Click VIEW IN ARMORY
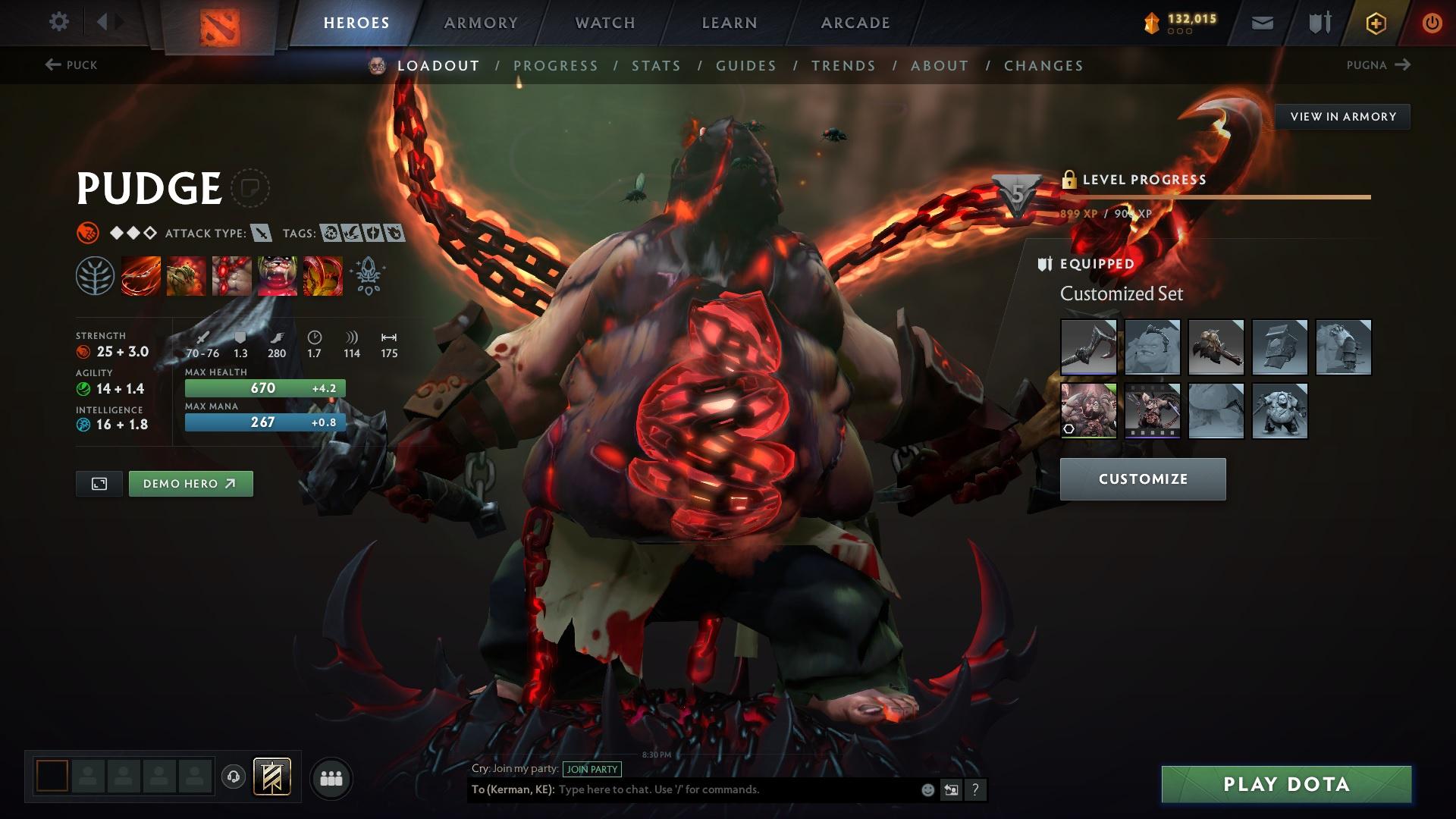Screen dimensions: 1456x819 coord(1343,116)
